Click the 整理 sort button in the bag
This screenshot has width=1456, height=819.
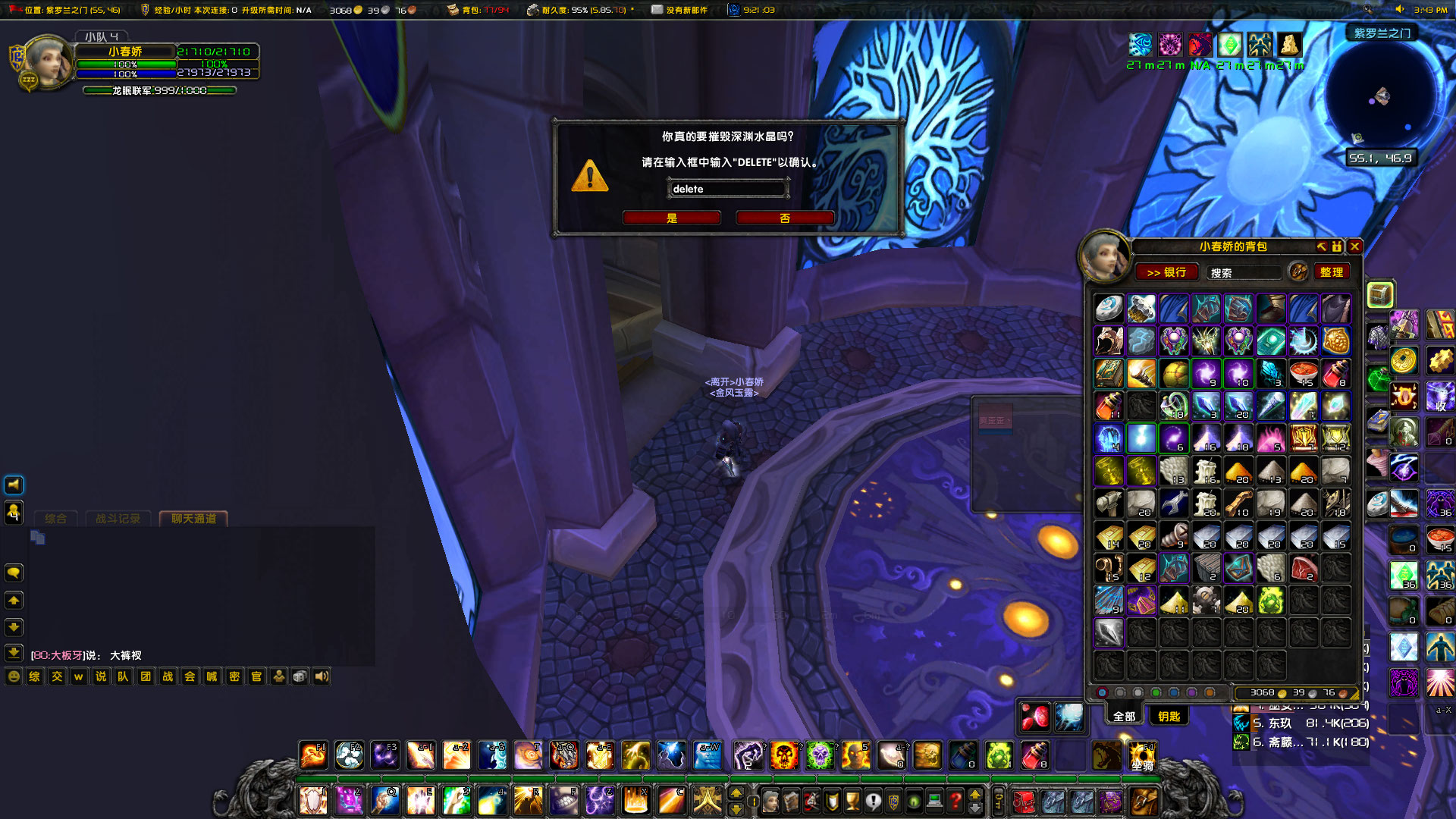tap(1332, 271)
